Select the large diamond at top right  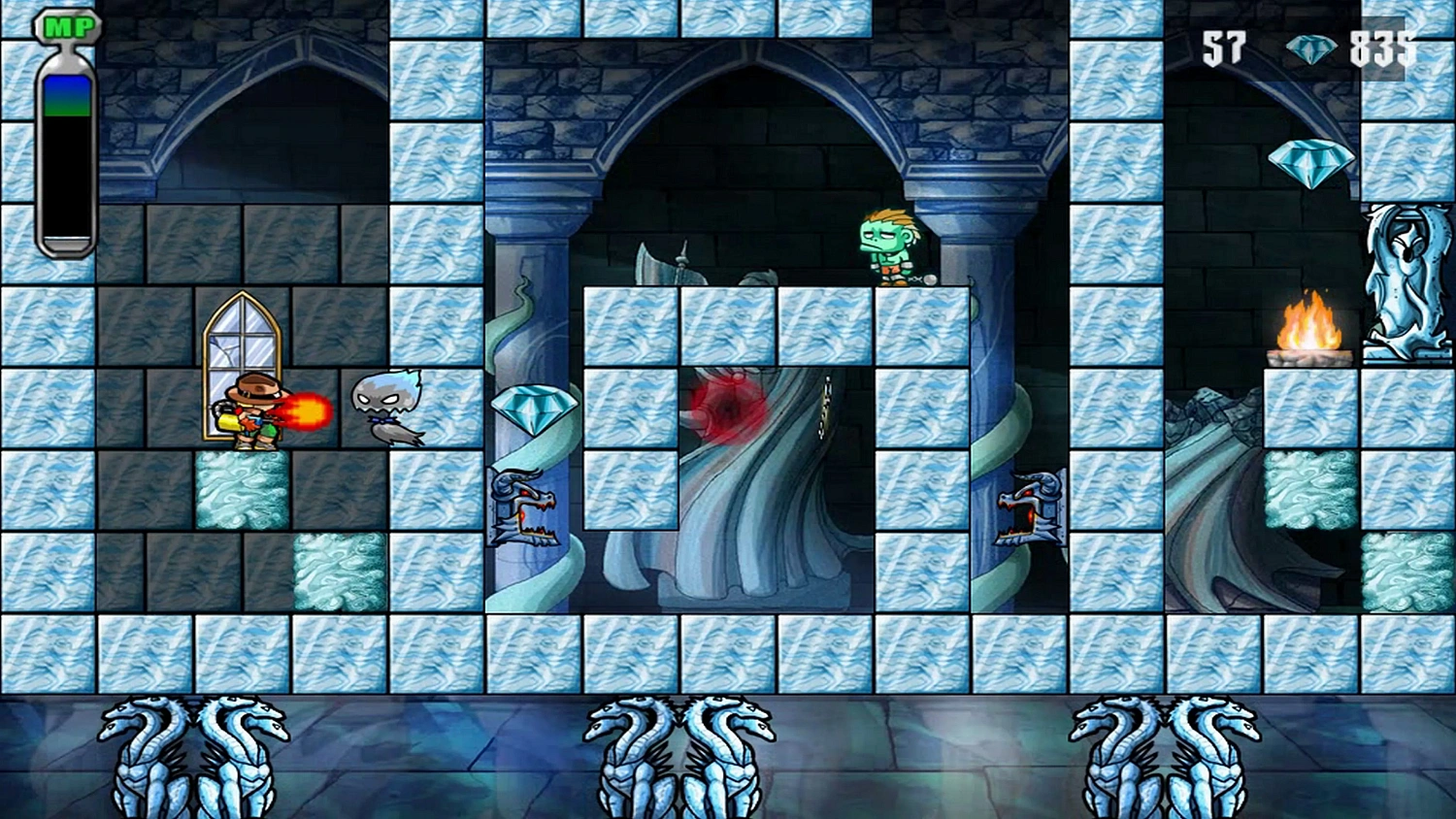(x=1309, y=160)
